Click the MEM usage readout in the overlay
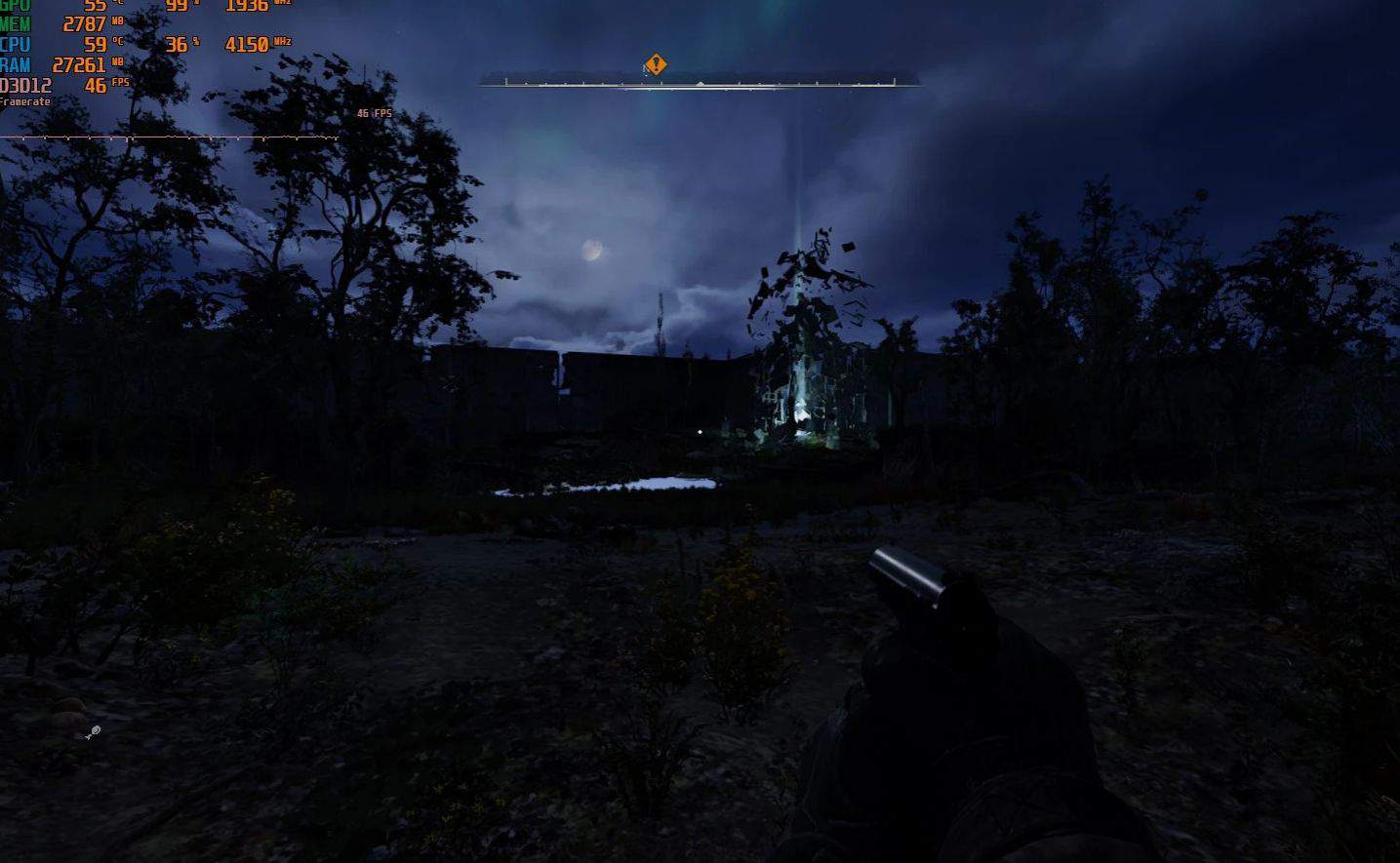1400x863 pixels. tap(85, 23)
